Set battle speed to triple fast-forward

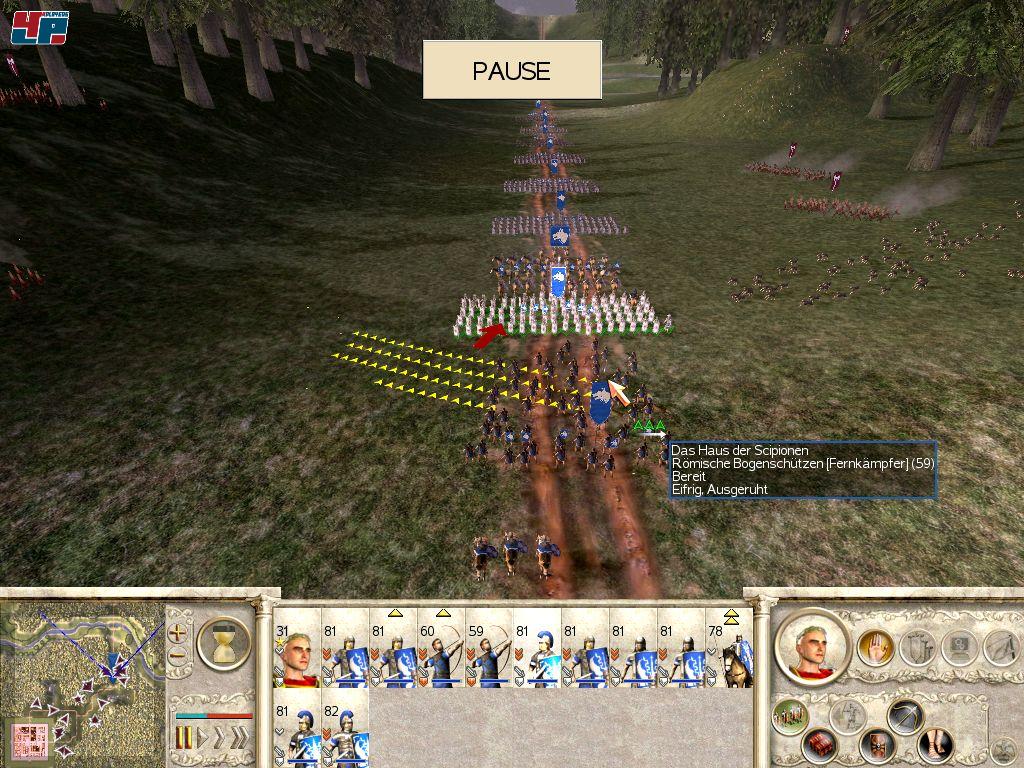click(x=240, y=738)
